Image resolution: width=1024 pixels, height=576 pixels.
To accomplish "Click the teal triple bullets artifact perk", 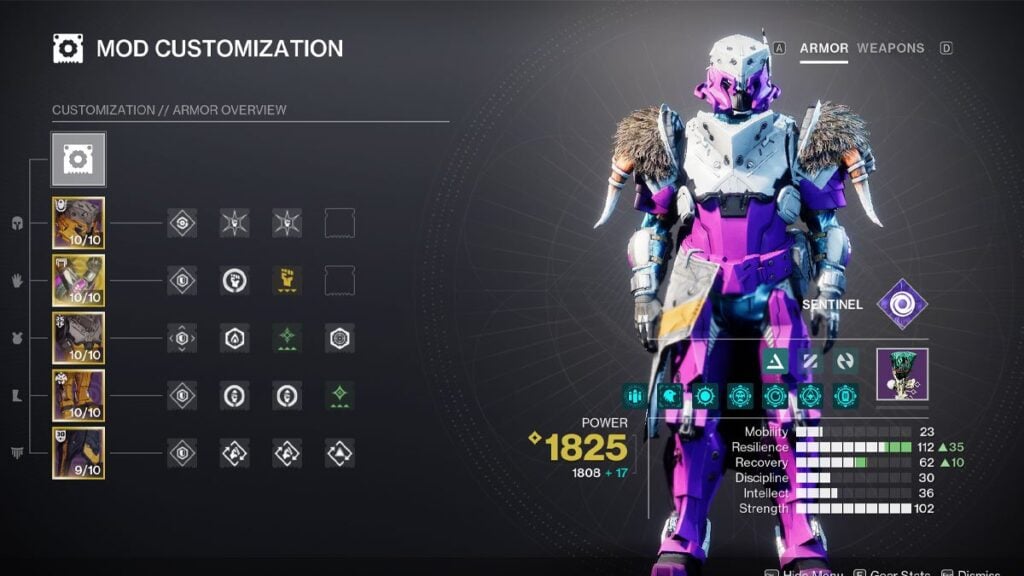I will (634, 396).
